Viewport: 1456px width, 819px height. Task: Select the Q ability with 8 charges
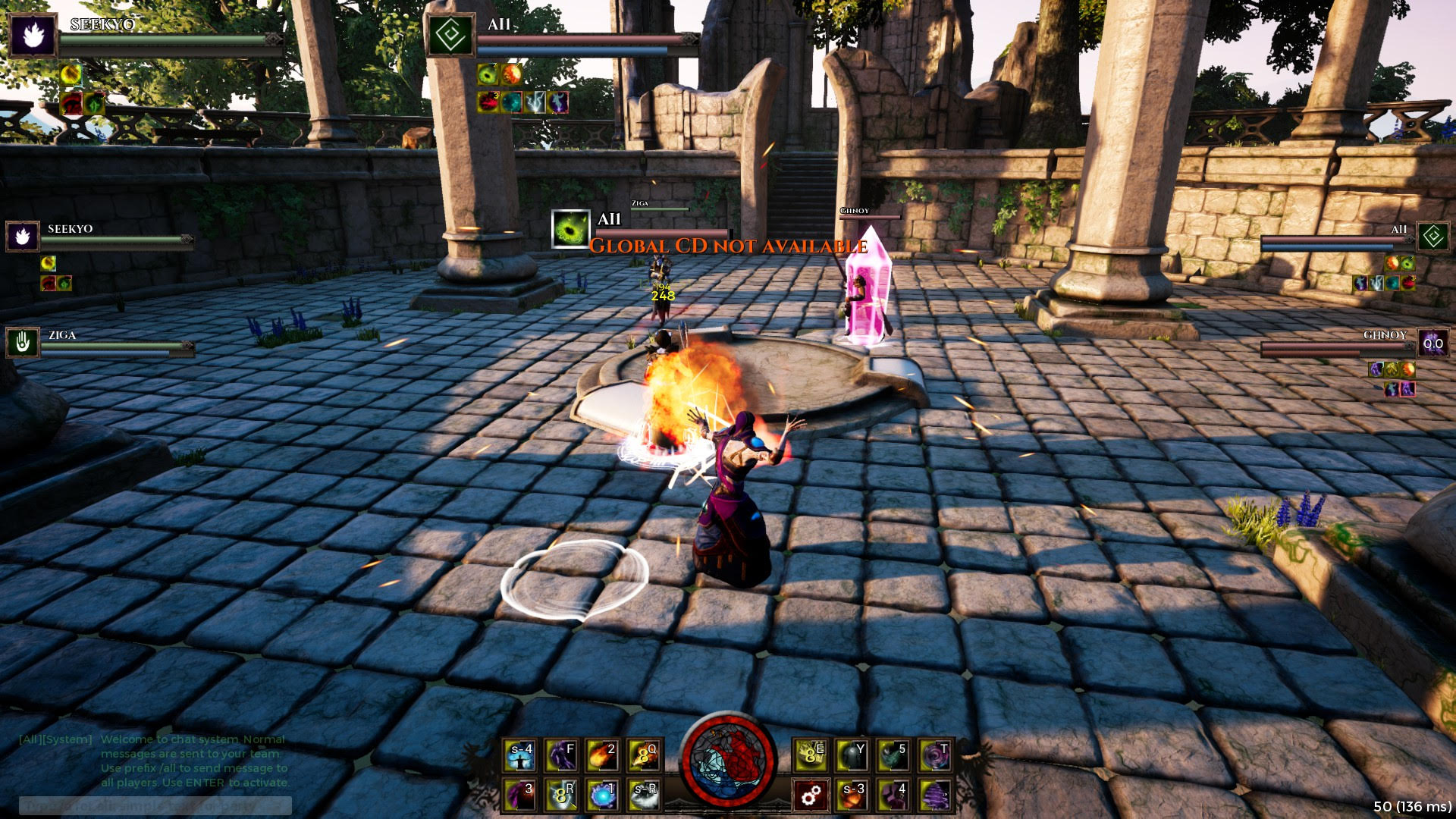point(644,755)
